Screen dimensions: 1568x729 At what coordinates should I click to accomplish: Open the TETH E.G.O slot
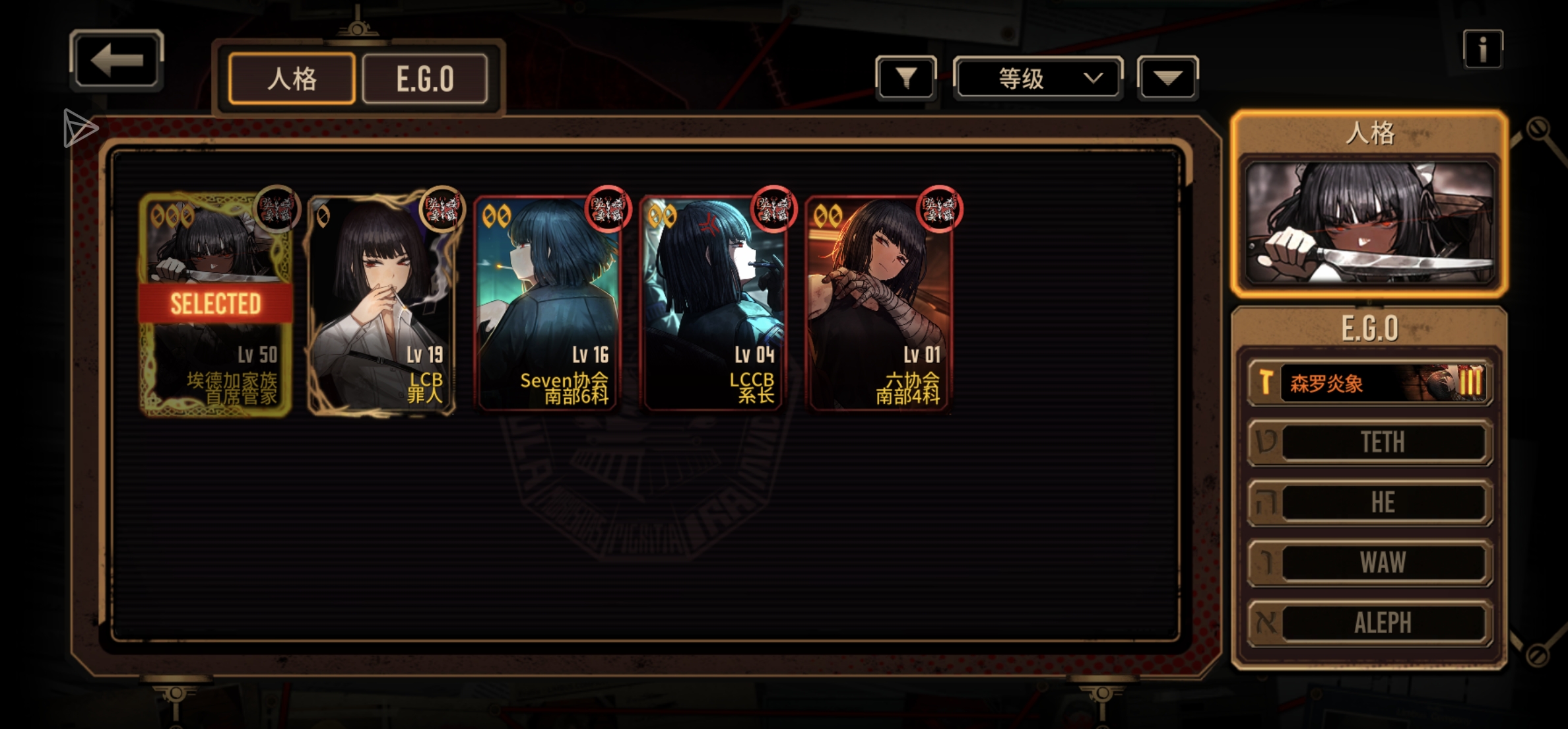click(1369, 442)
